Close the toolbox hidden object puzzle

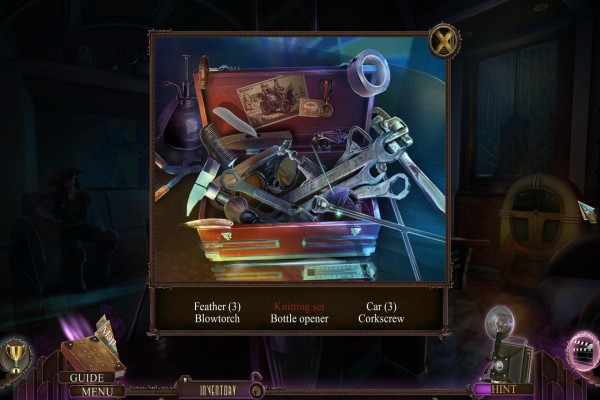pos(442,42)
